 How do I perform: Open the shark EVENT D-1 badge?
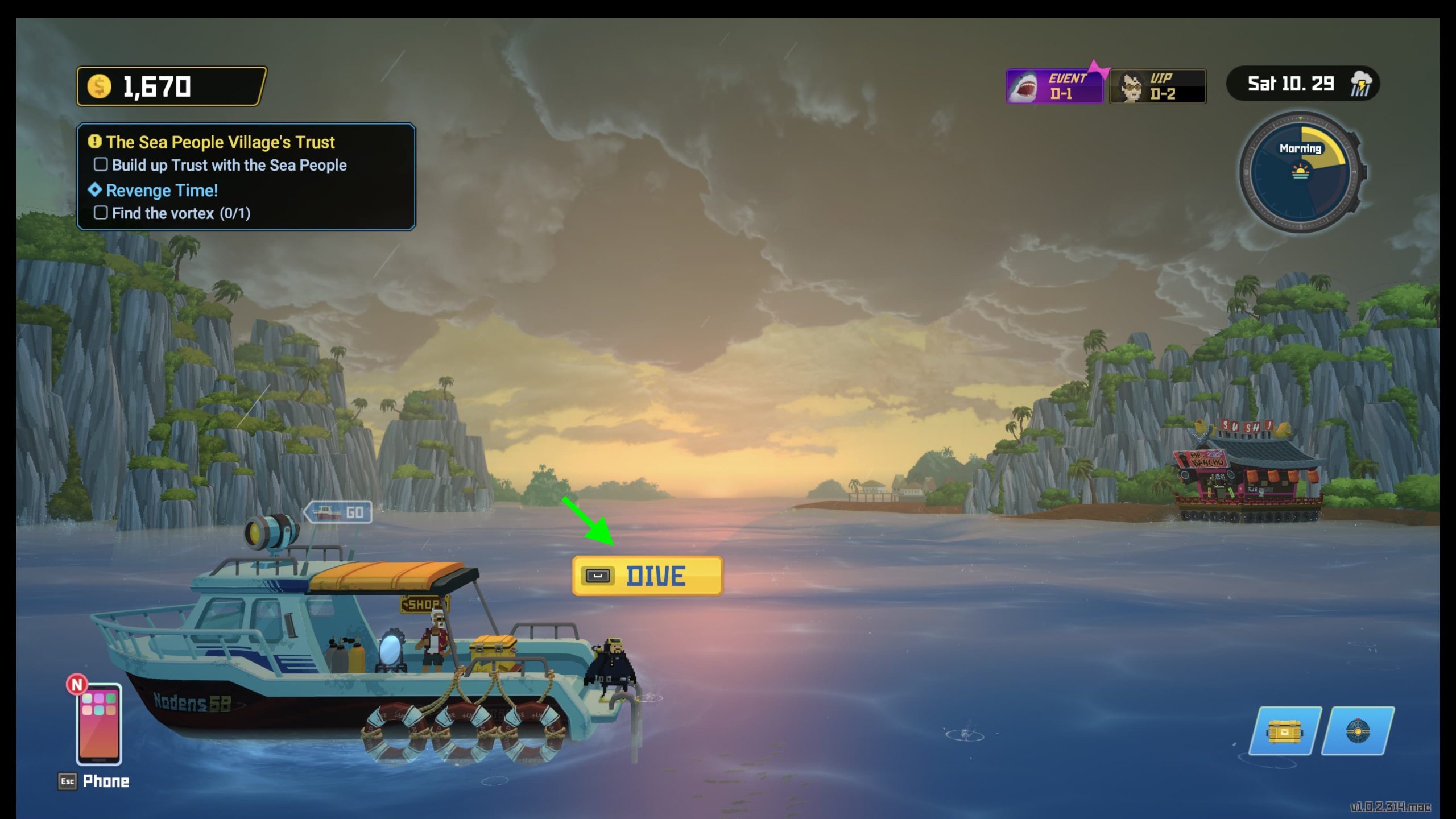pyautogui.click(x=1054, y=86)
